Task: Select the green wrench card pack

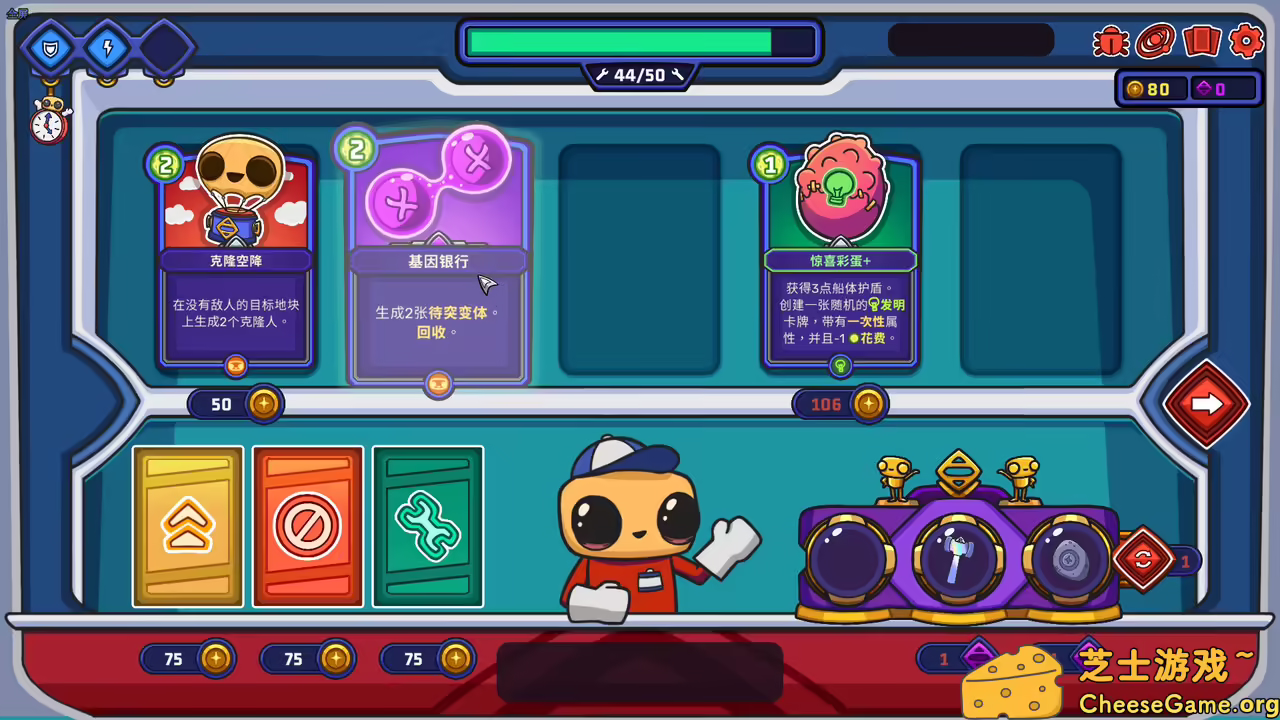Action: 428,526
